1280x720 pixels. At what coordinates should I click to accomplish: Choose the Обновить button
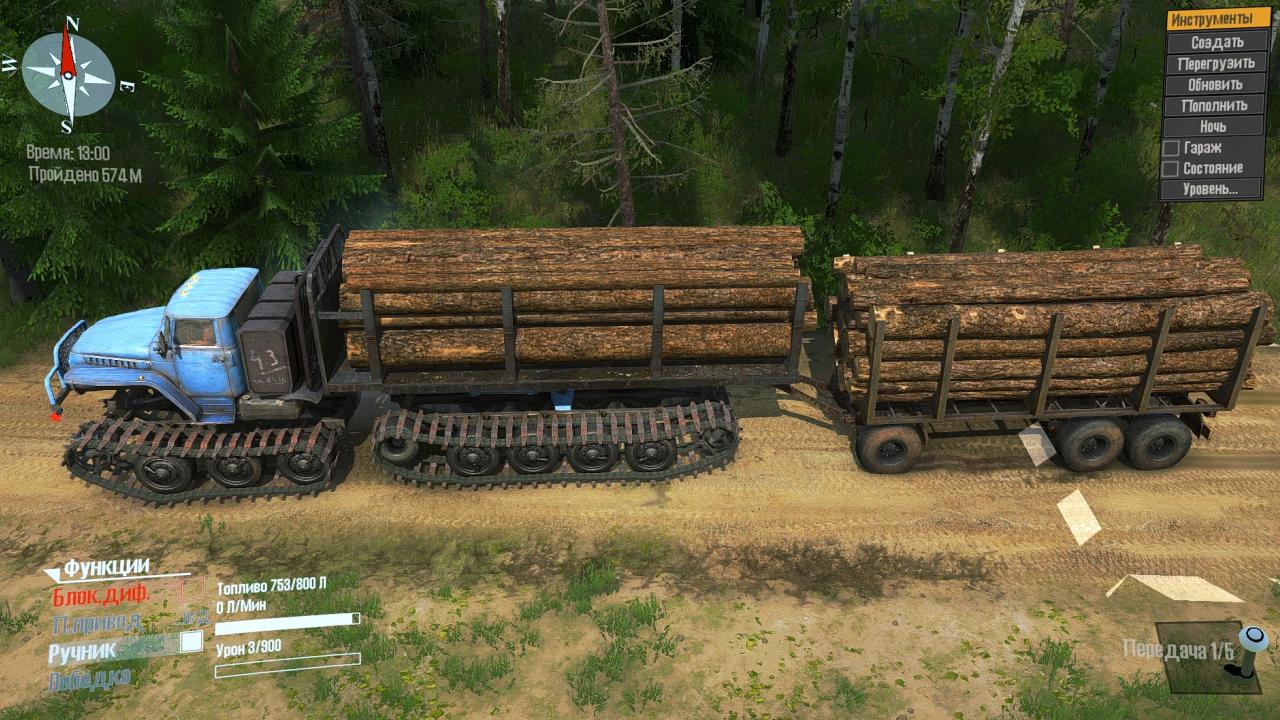pos(1216,84)
